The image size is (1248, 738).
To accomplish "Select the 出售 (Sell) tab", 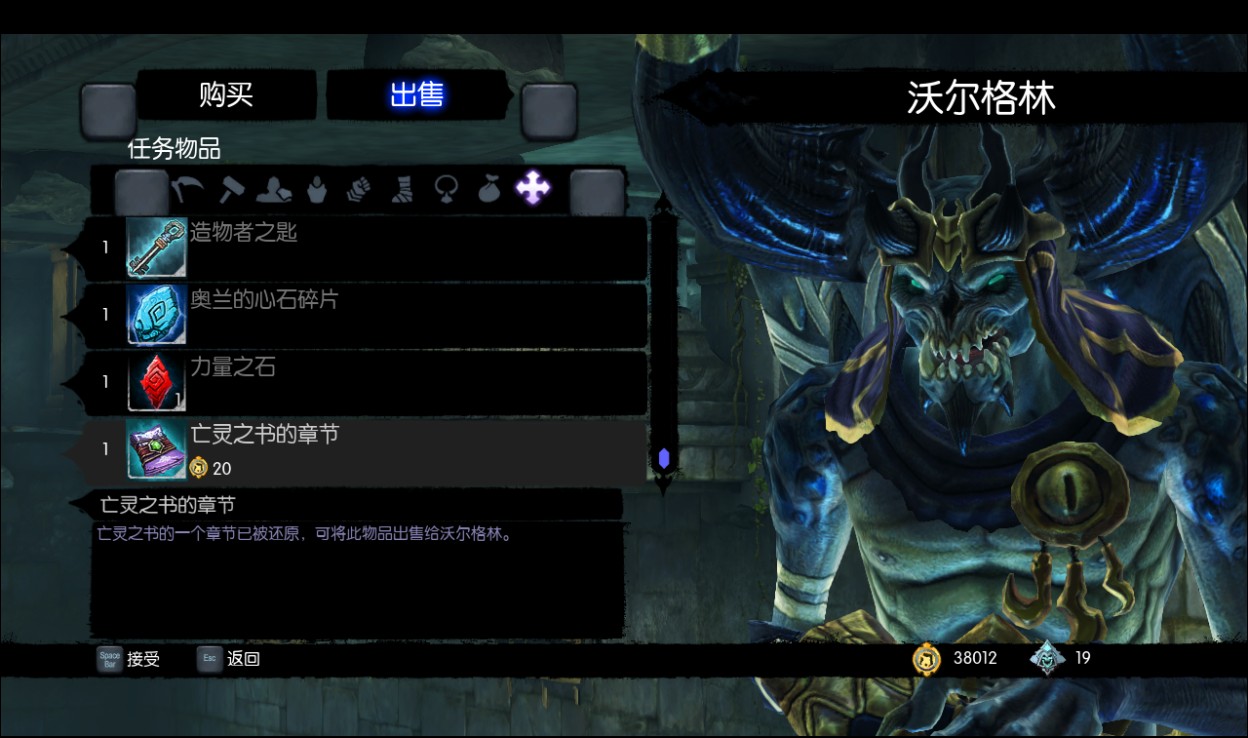I will [417, 96].
